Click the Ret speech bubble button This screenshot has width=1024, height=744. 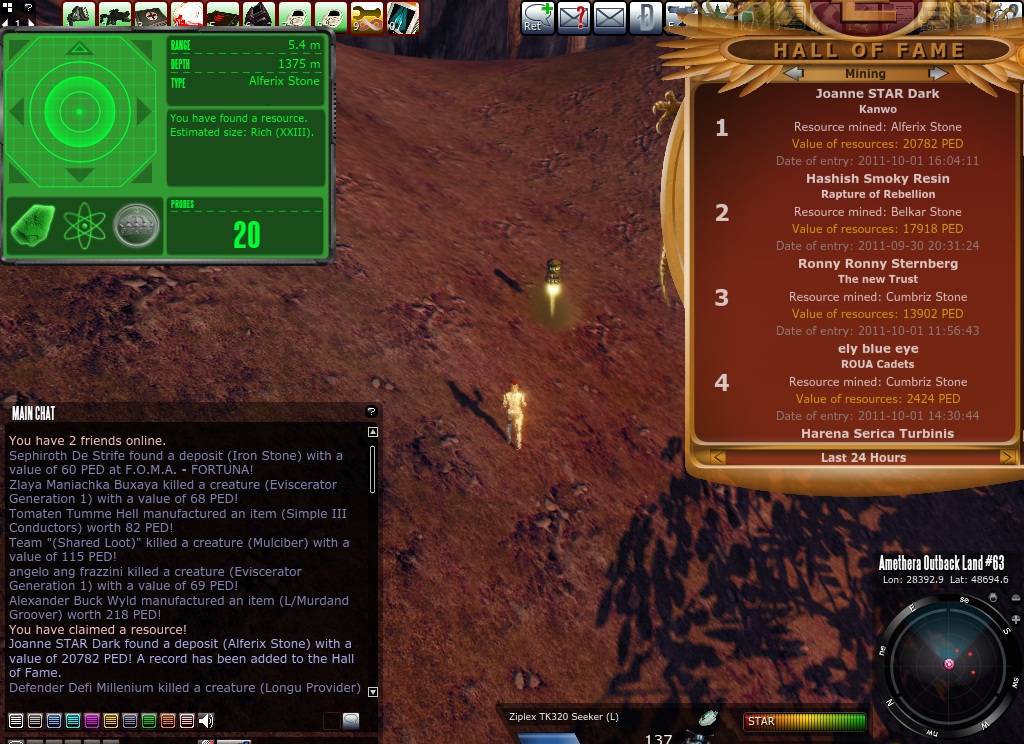tap(536, 17)
